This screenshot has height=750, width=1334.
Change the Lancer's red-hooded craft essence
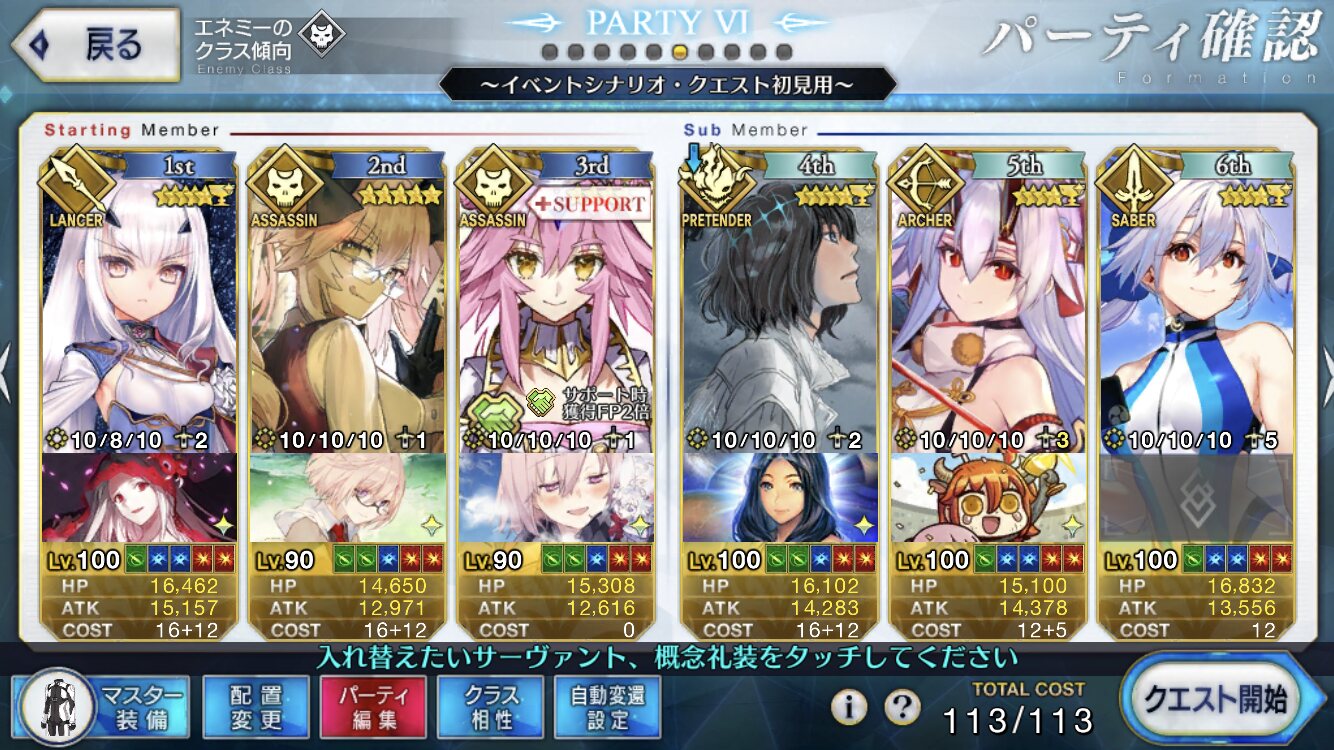click(140, 497)
